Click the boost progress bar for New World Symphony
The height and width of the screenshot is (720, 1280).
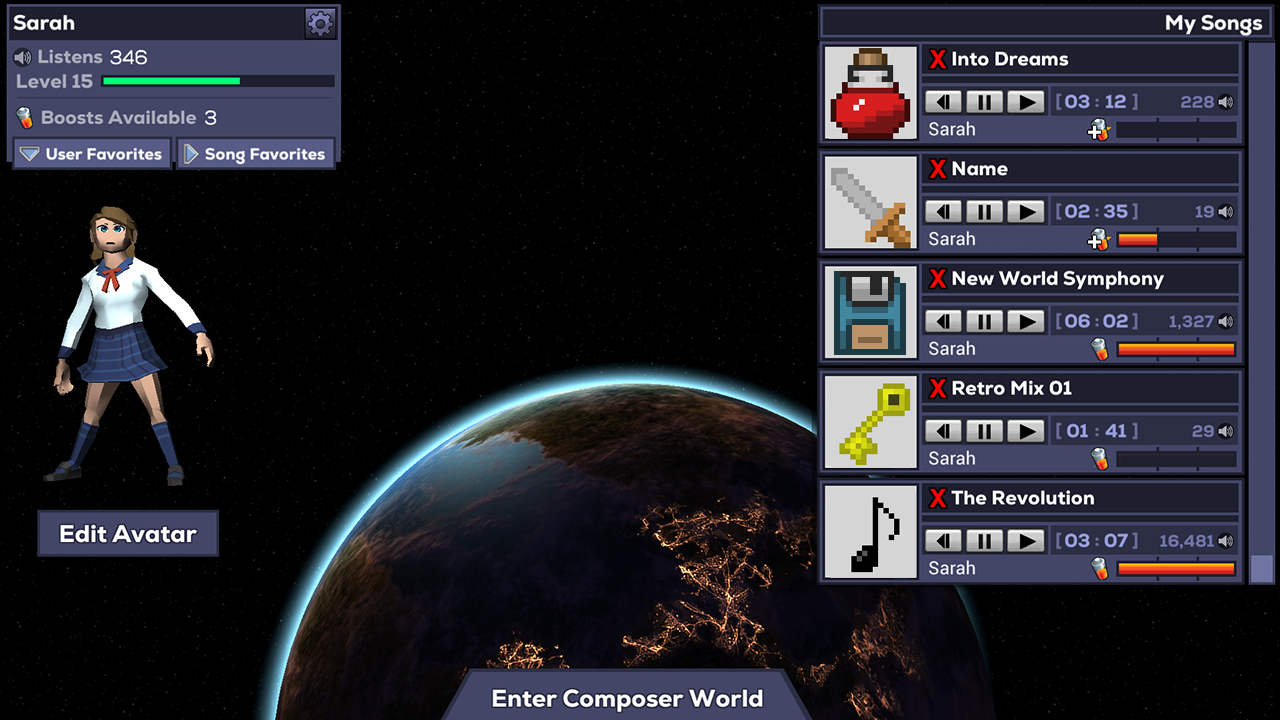pos(1175,349)
